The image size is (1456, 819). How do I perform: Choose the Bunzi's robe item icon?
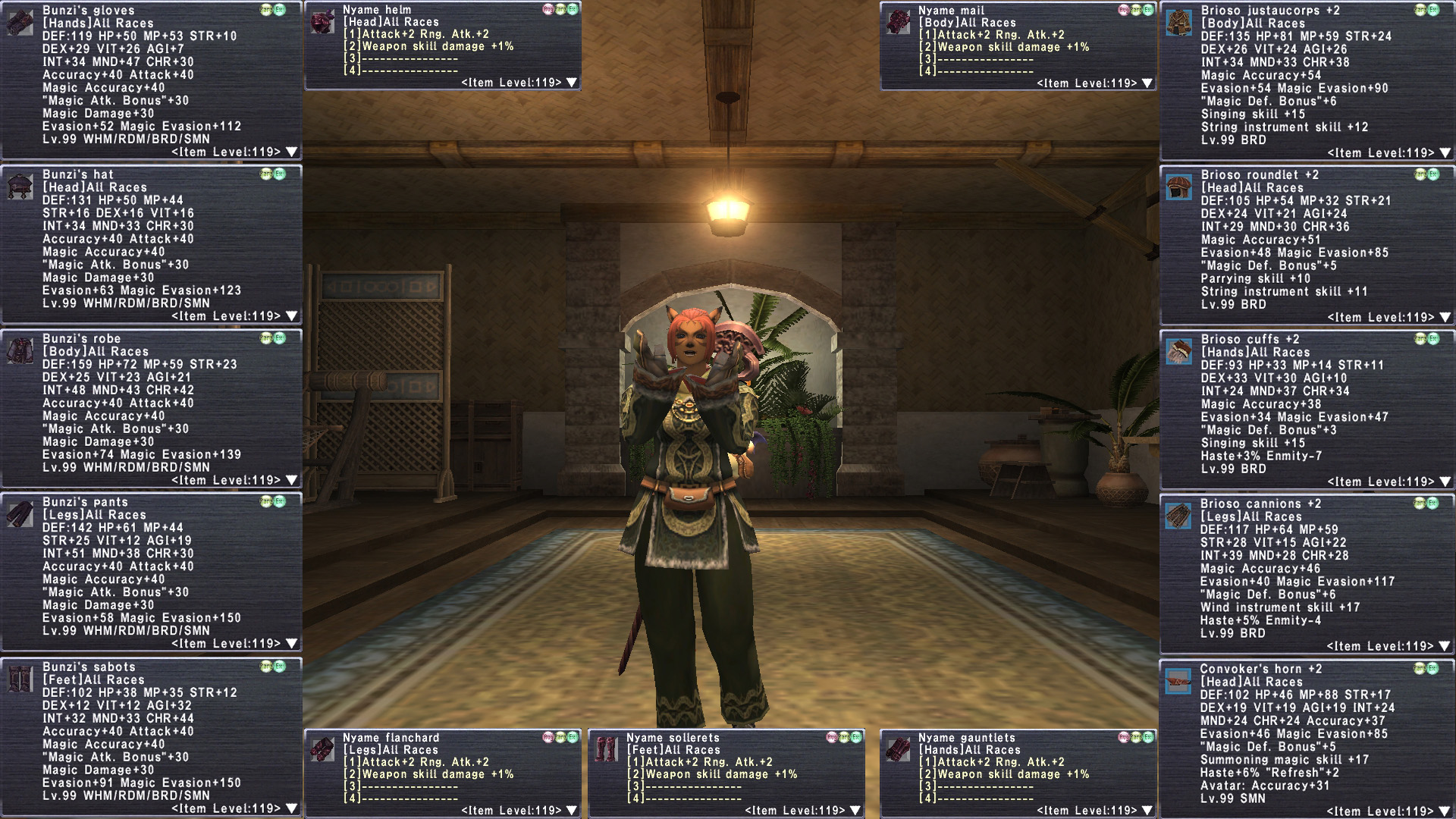pos(20,351)
